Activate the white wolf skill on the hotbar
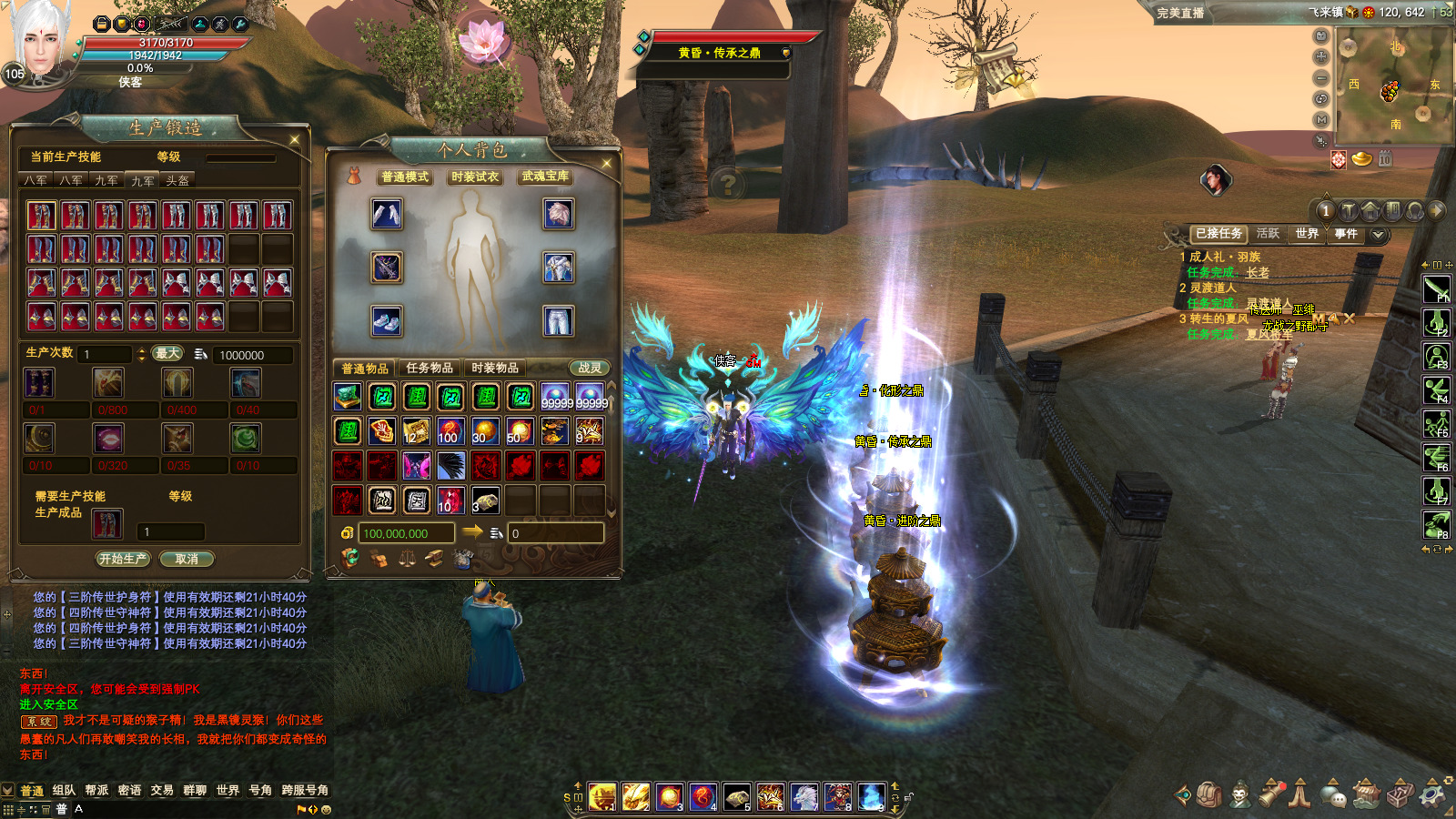The width and height of the screenshot is (1456, 819). point(804,797)
